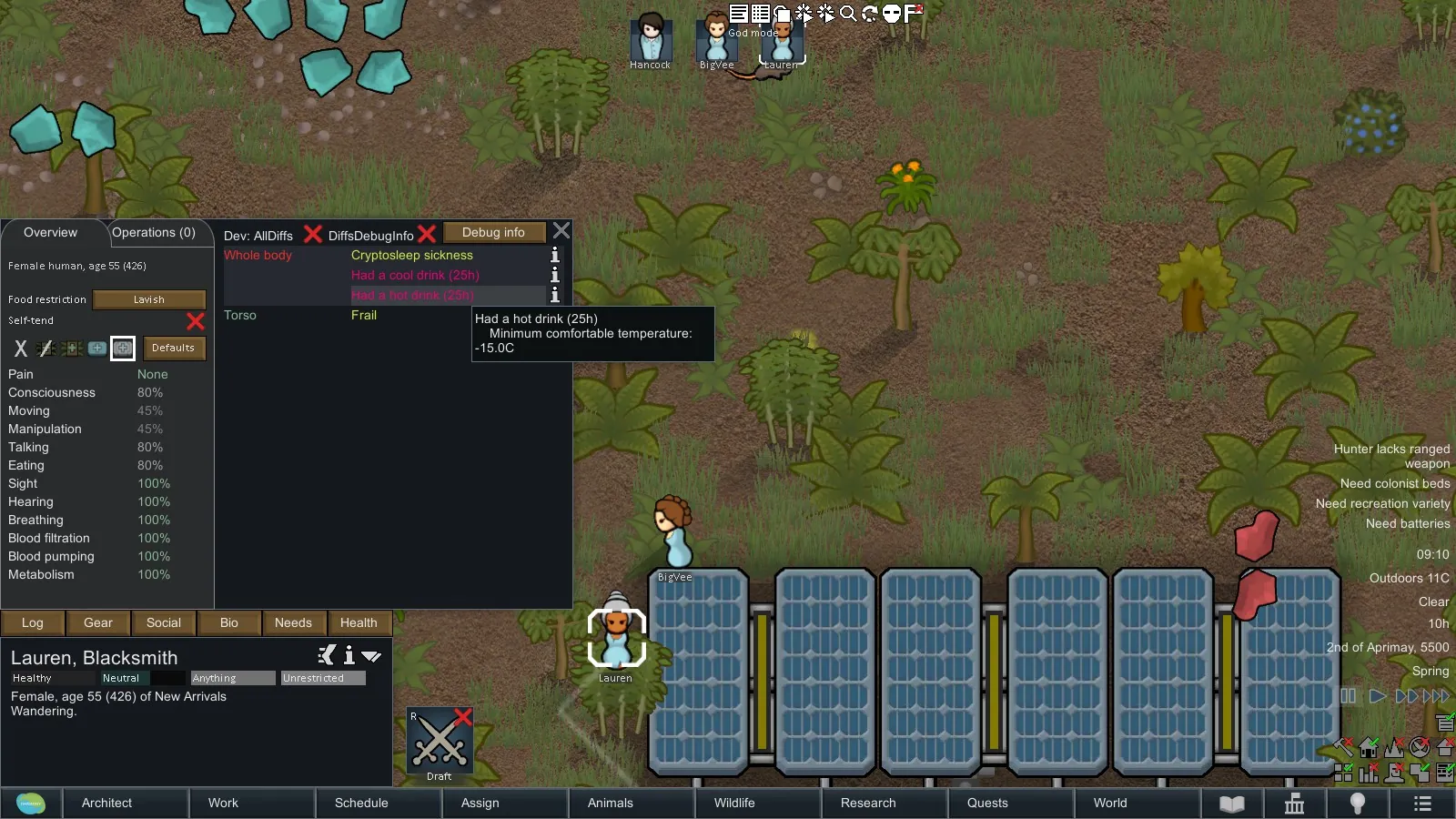Open the Gear tab
This screenshot has width=1456, height=819.
pos(98,623)
